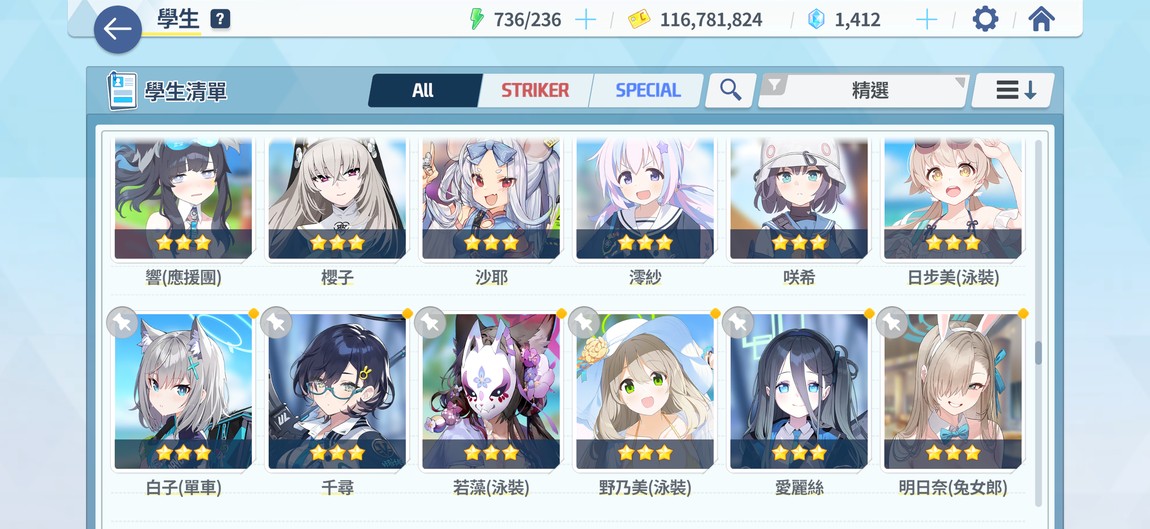Return to the home lobby
The width and height of the screenshot is (1150, 529).
[1041, 19]
